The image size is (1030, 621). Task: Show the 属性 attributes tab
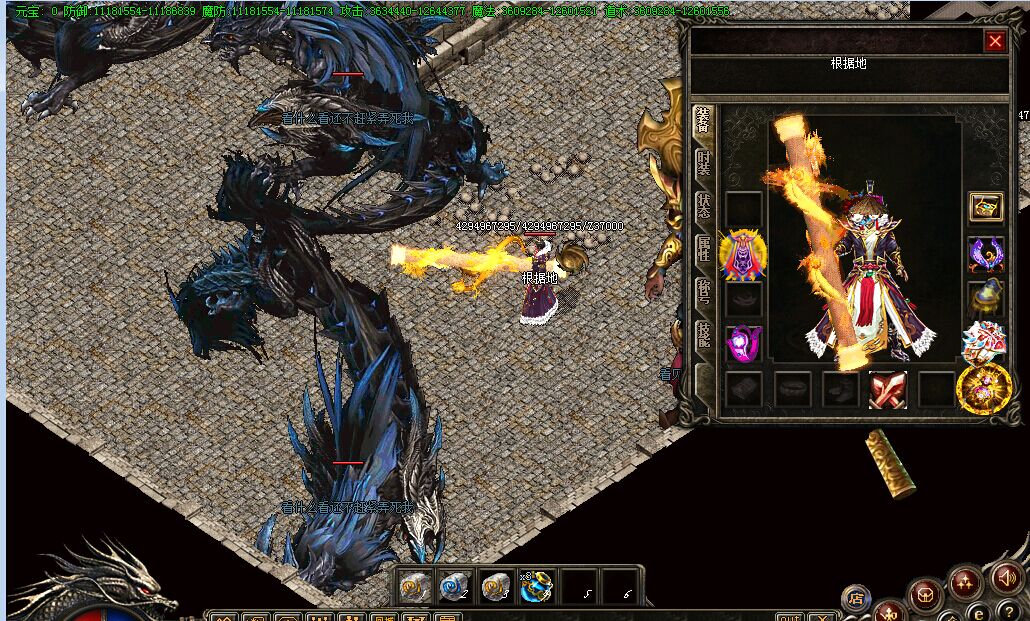coord(703,251)
